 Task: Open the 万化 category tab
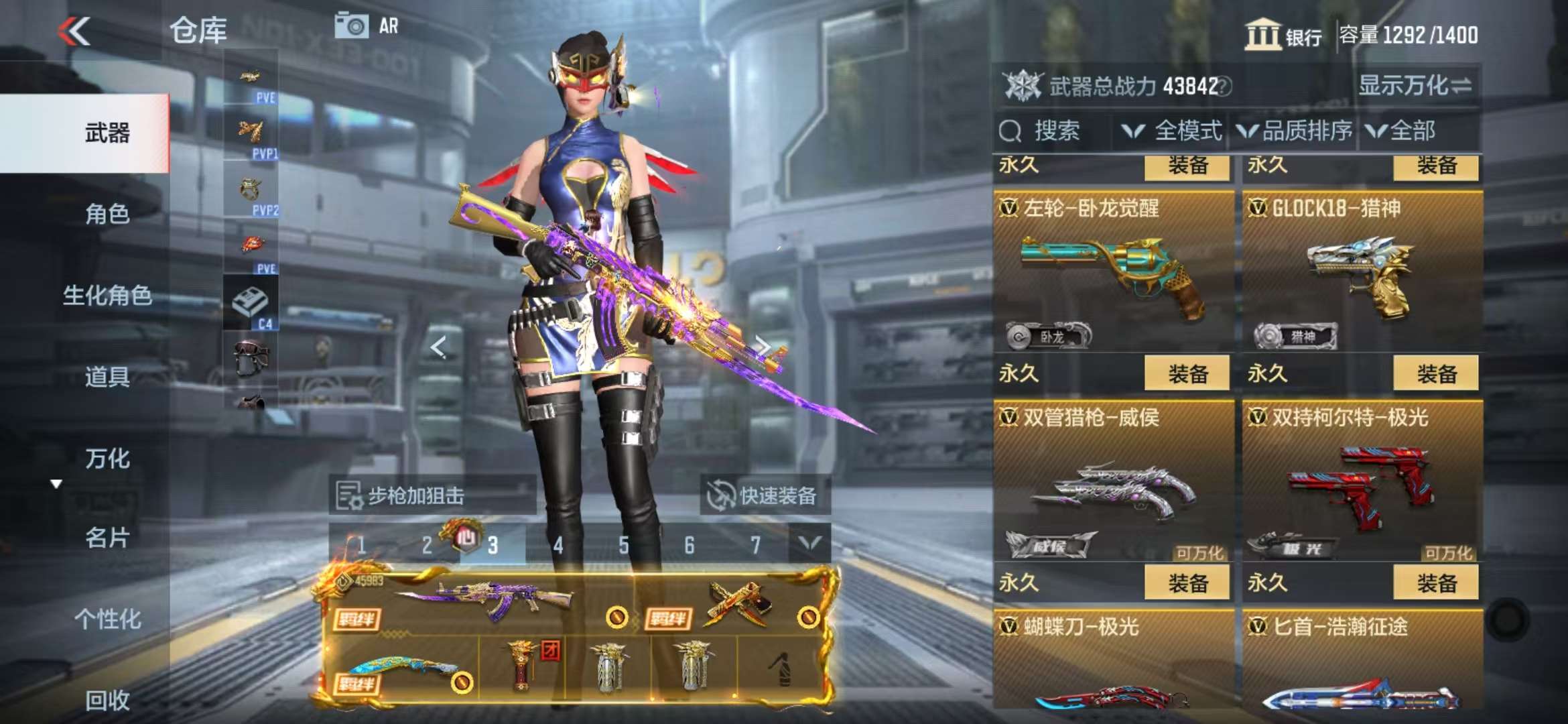(x=107, y=459)
